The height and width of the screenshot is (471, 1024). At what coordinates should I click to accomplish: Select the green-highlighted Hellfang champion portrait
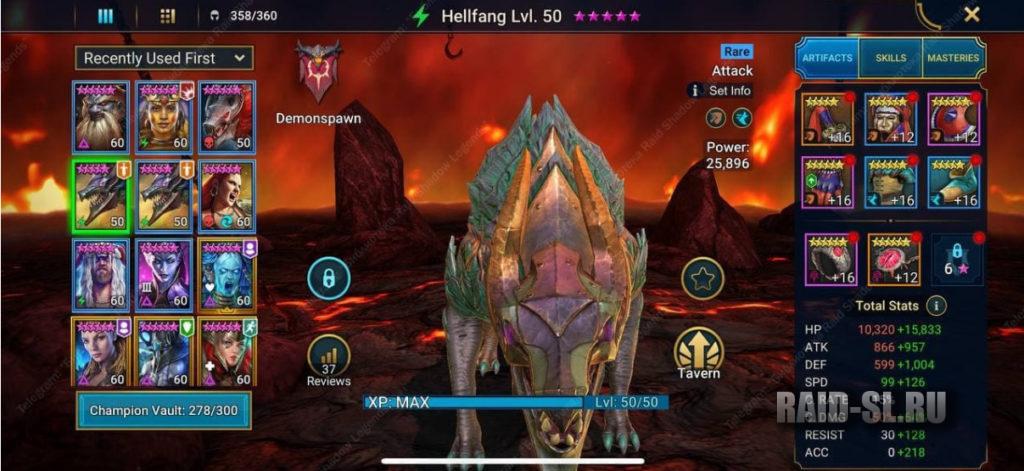(100, 195)
